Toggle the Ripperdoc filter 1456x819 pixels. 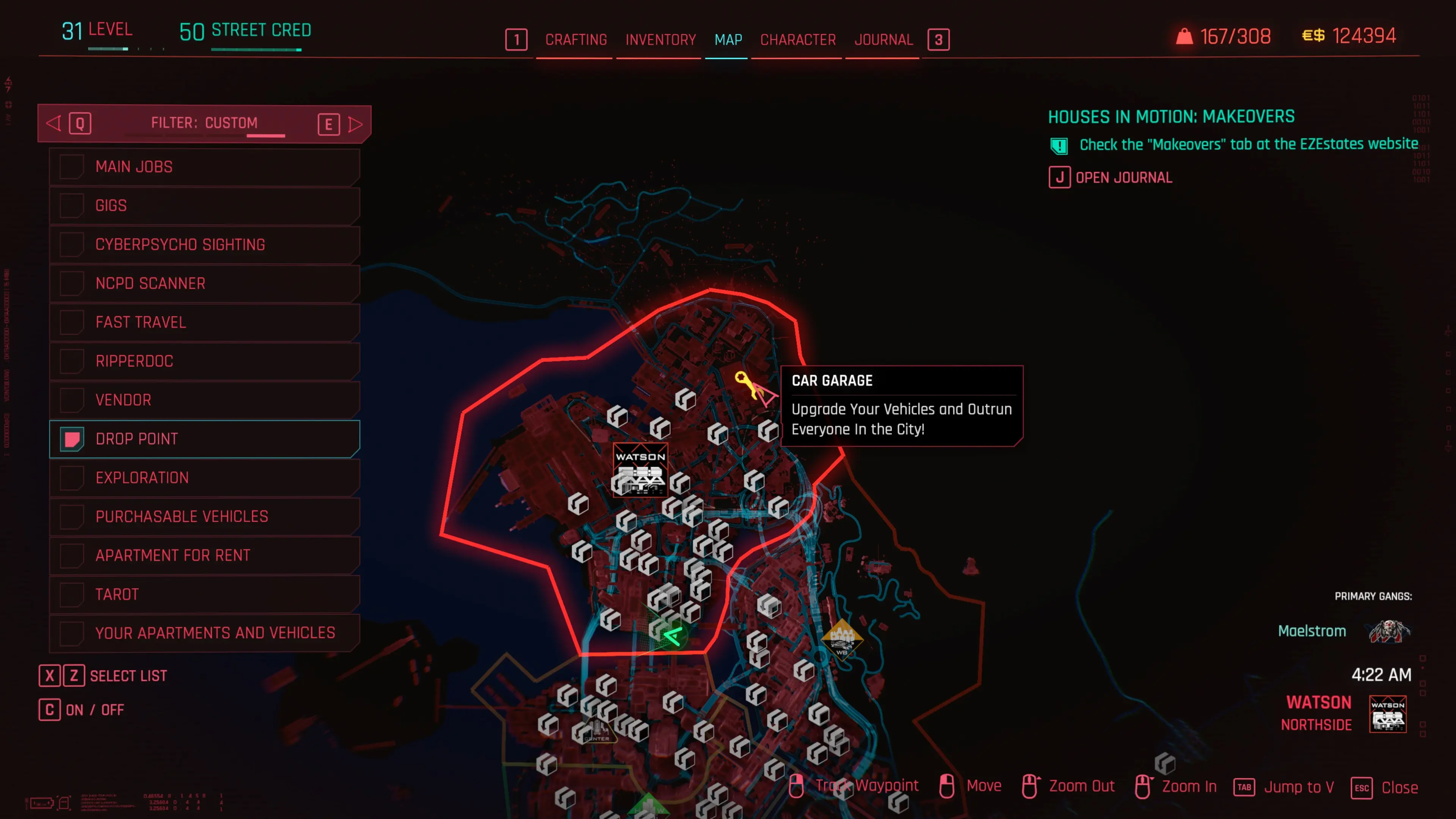pyautogui.click(x=72, y=361)
